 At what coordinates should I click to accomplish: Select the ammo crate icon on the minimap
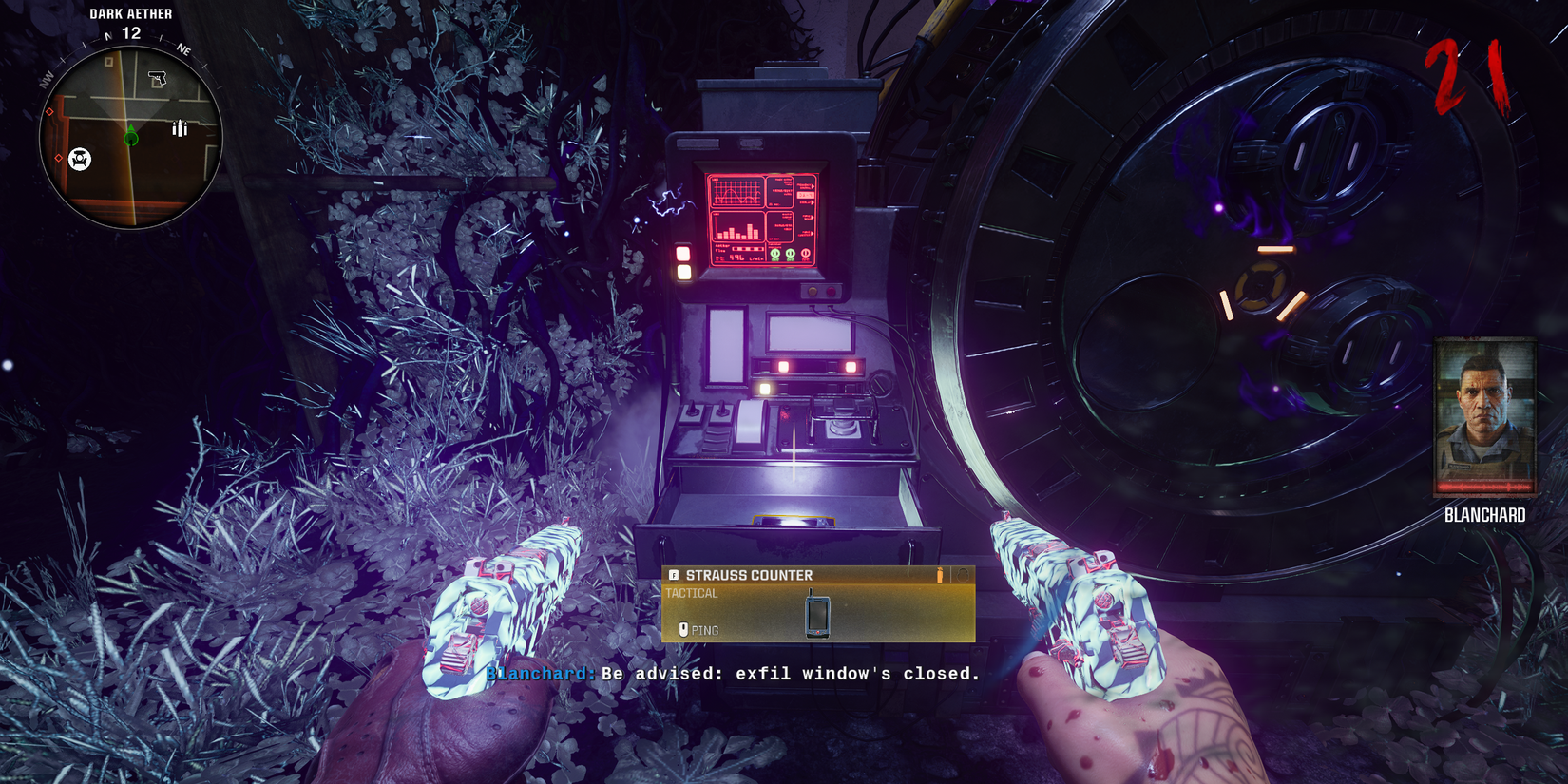tap(180, 129)
